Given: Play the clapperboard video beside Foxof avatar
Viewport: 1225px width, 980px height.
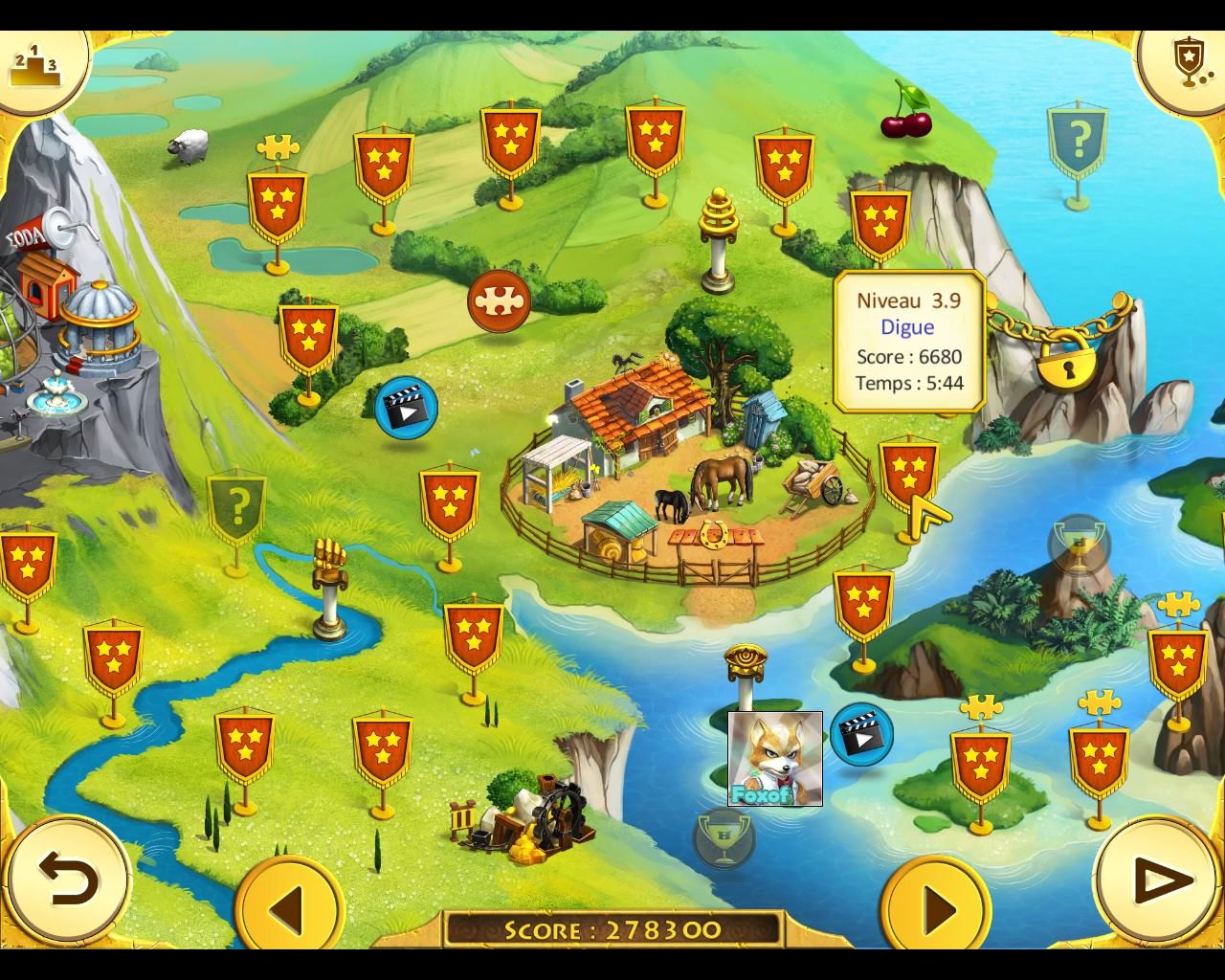Looking at the screenshot, I should click(861, 734).
